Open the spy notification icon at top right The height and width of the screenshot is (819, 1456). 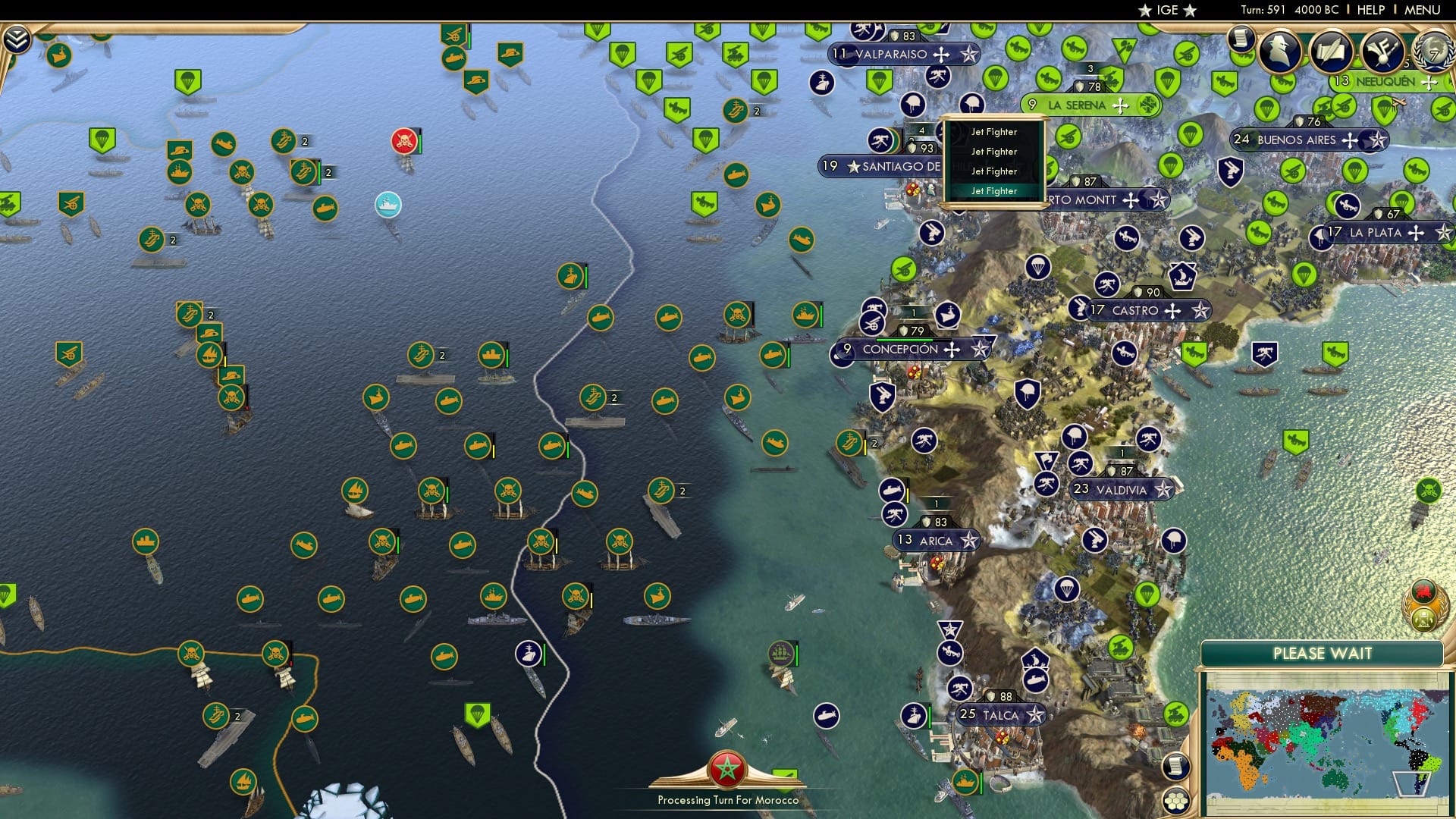coord(1280,52)
